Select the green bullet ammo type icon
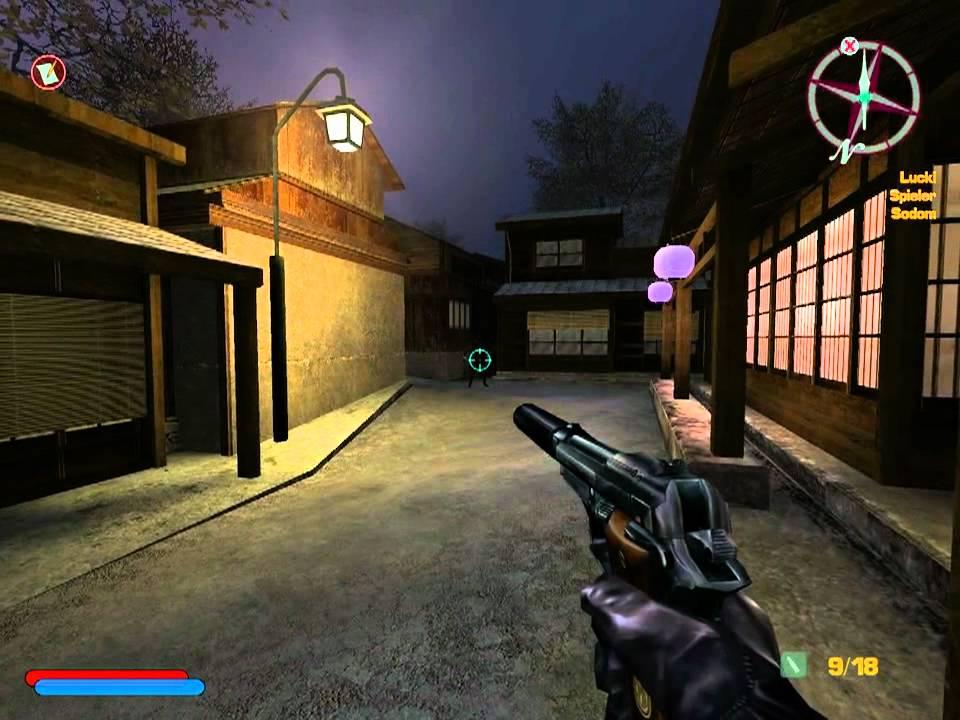Viewport: 960px width, 720px height. pos(793,665)
